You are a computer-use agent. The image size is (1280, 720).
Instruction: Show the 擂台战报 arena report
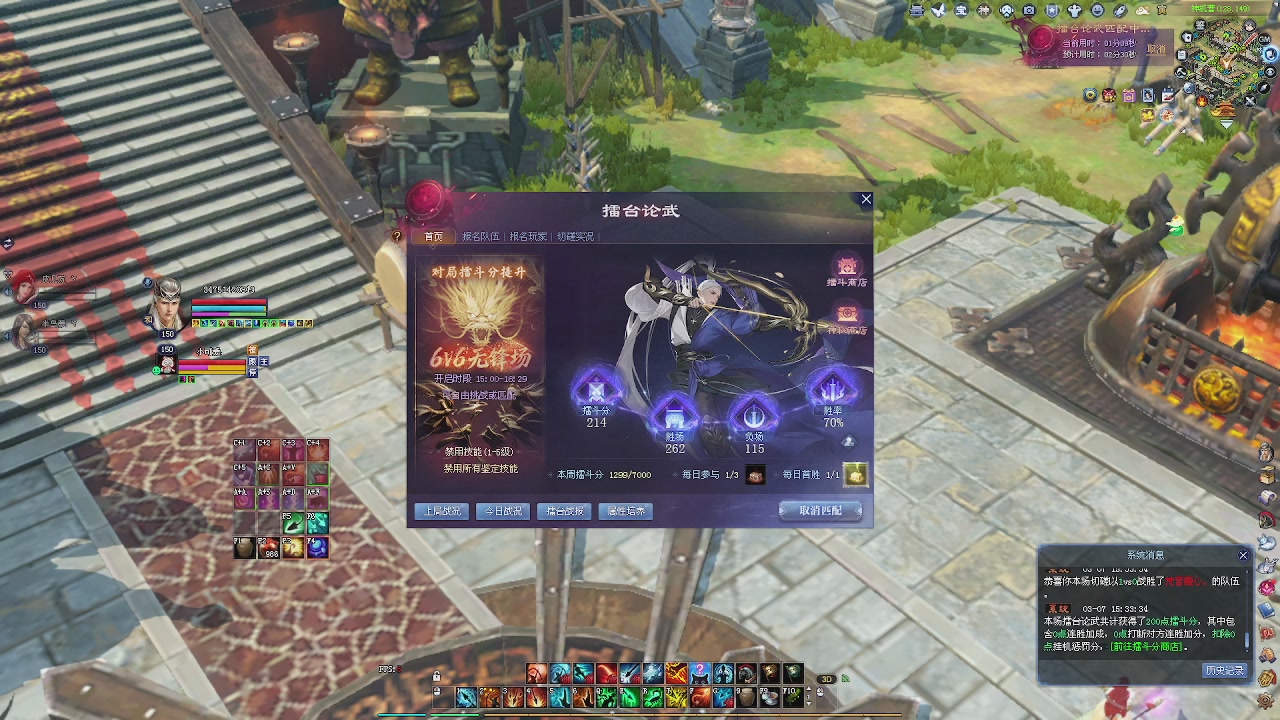(x=564, y=511)
